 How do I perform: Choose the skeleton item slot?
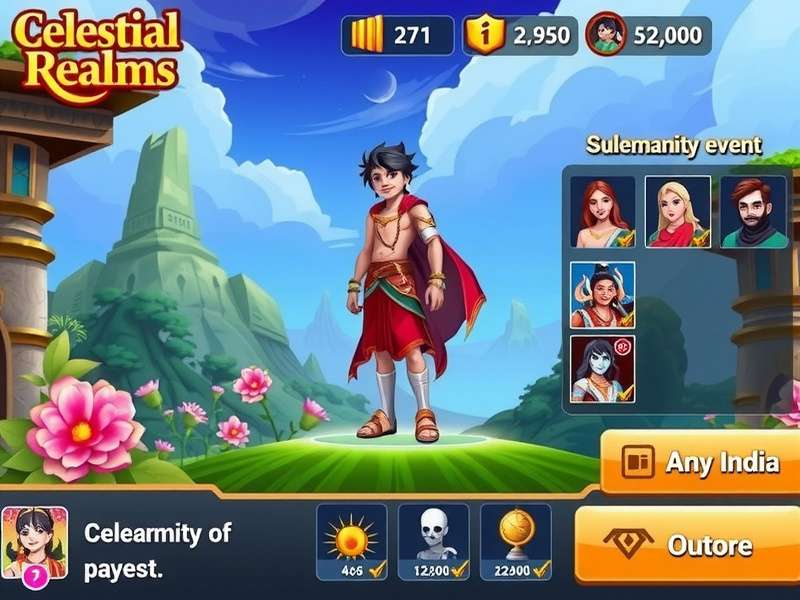pyautogui.click(x=433, y=541)
